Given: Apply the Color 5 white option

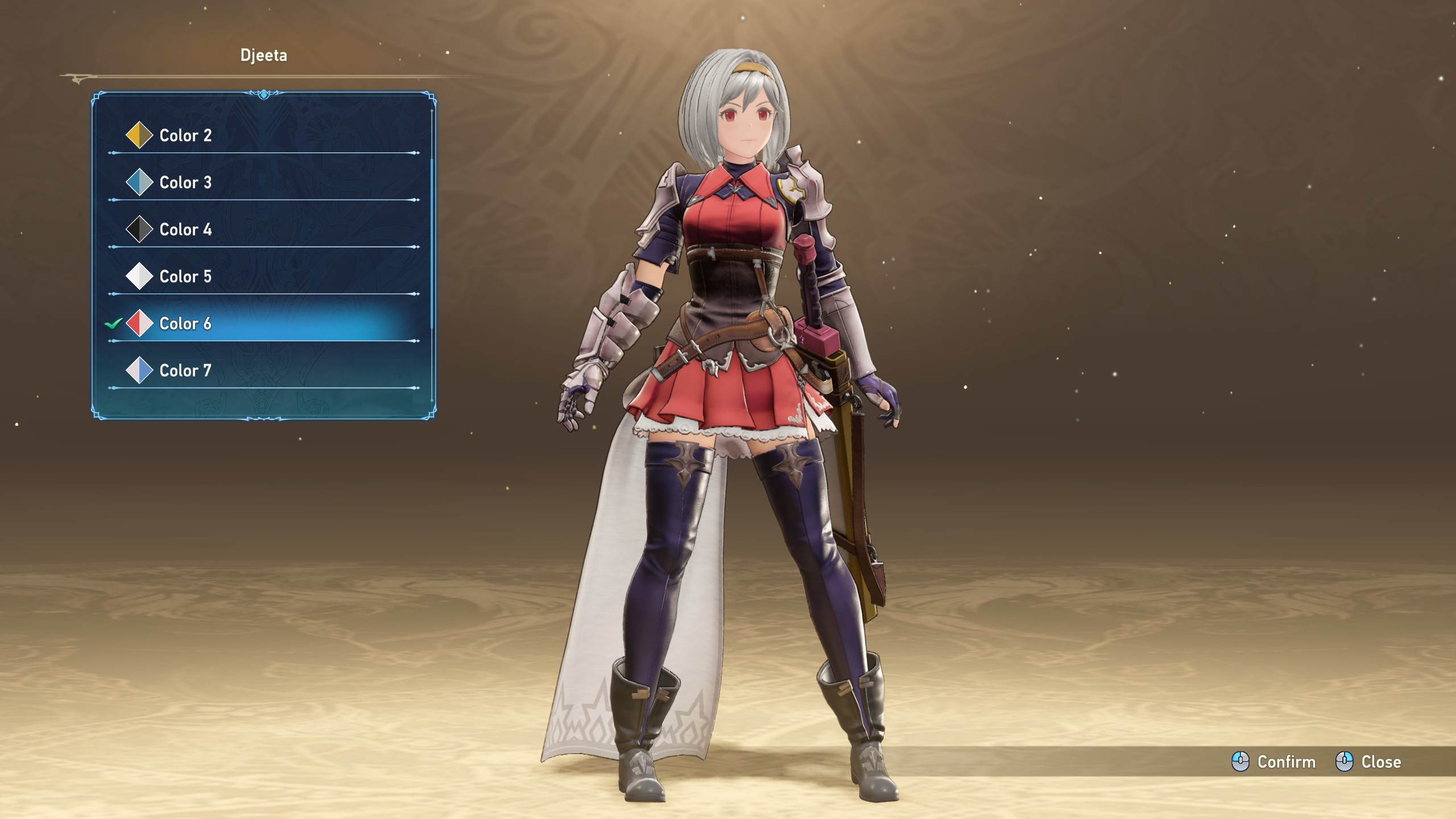Looking at the screenshot, I should 185,276.
